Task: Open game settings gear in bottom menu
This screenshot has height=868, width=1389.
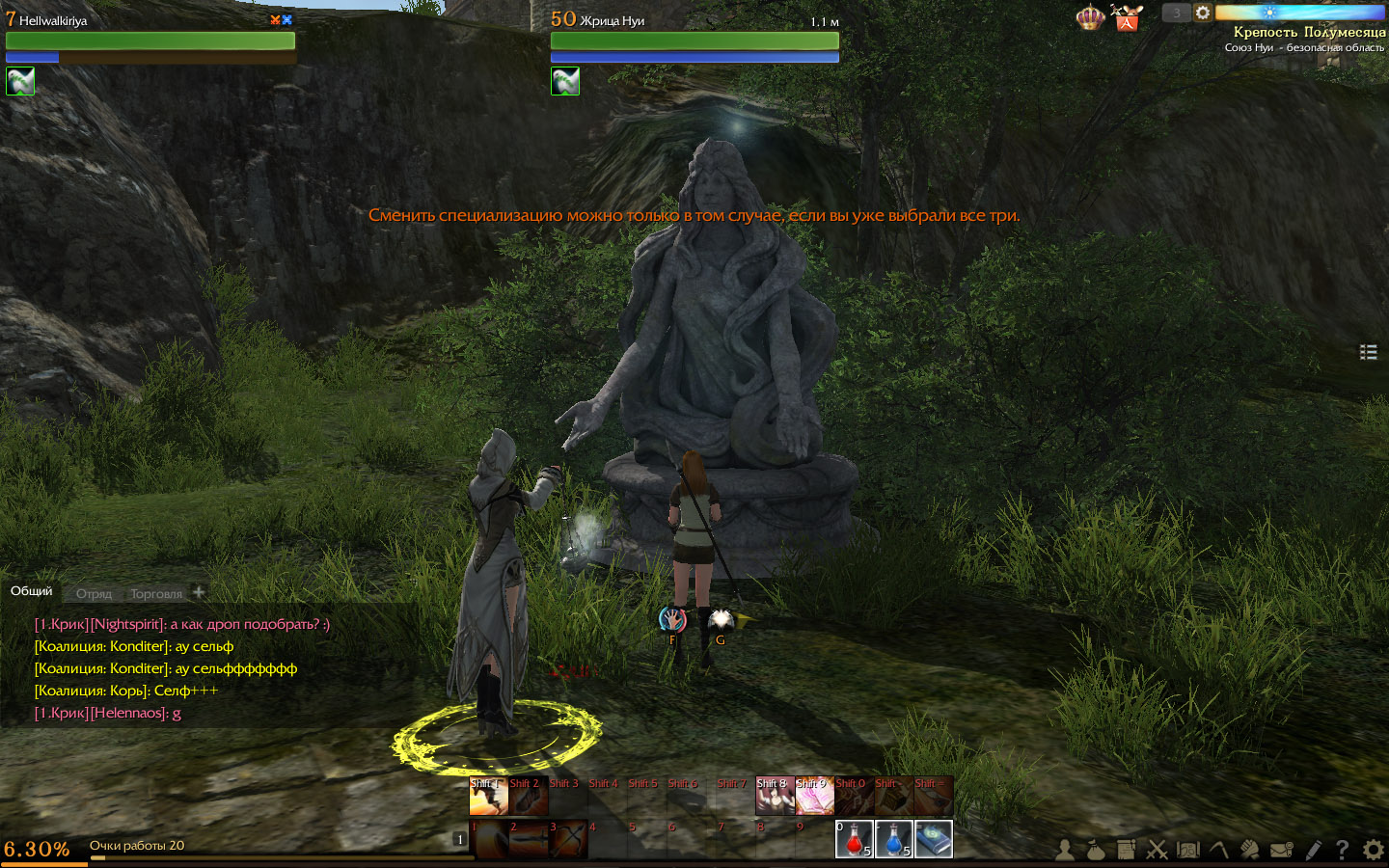Action: click(1373, 850)
